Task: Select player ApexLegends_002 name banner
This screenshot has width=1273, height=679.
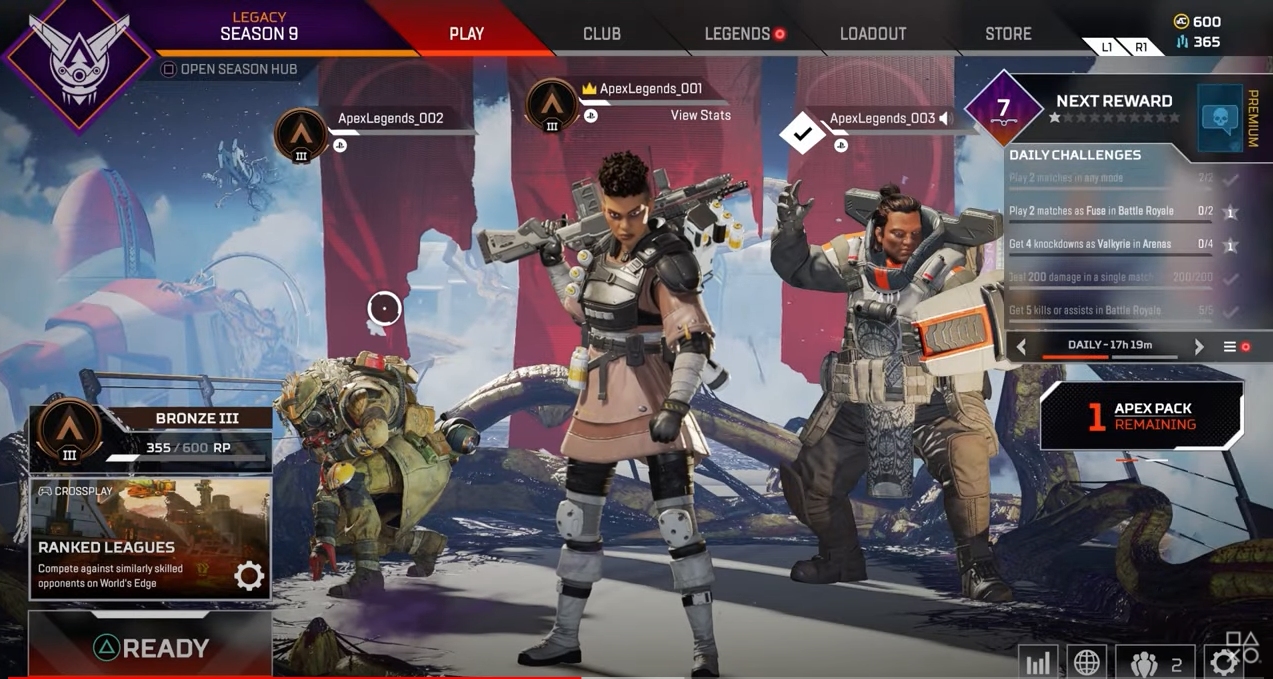Action: click(390, 118)
